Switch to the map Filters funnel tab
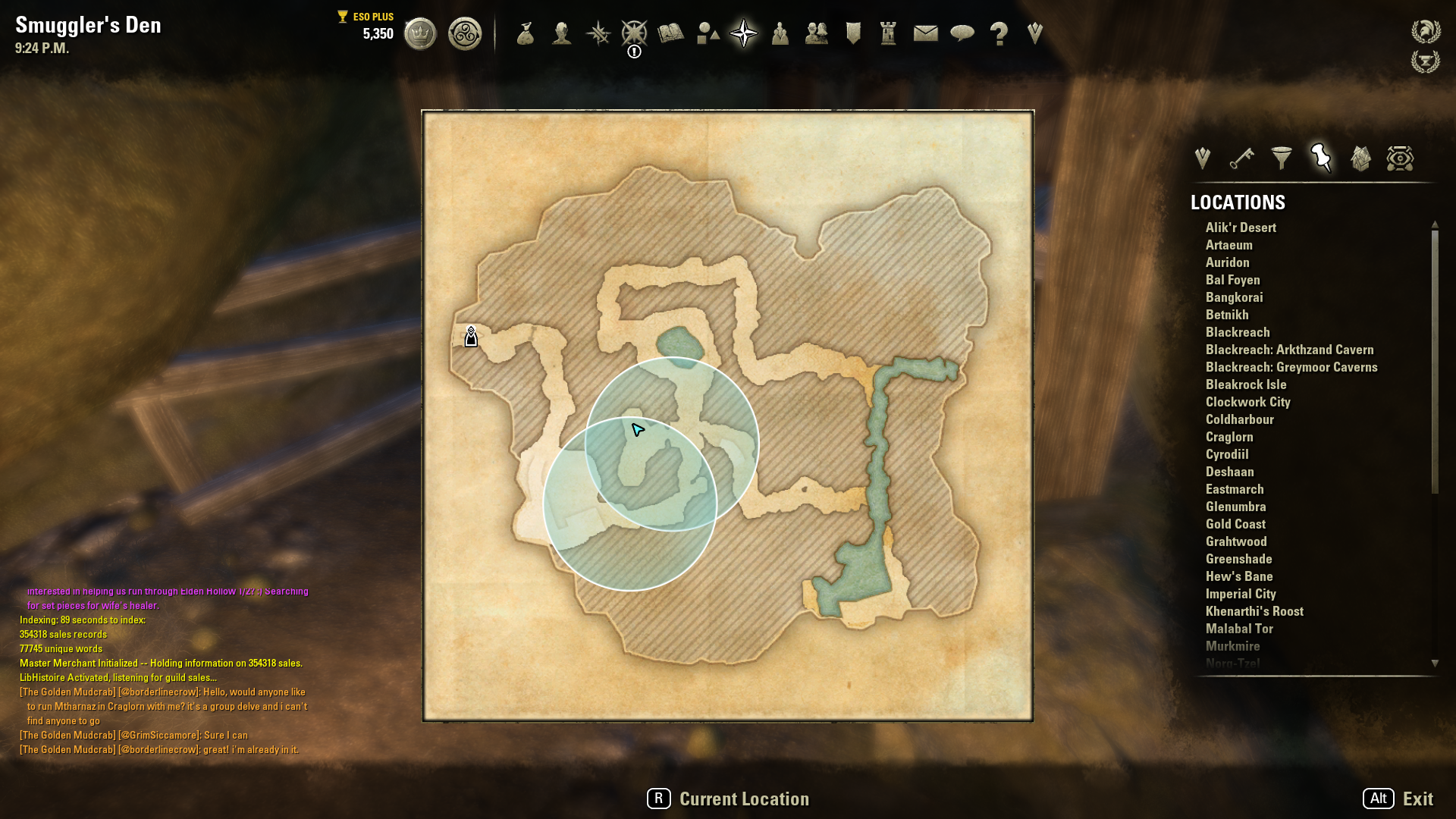Screen dimensions: 1456x819 (1282, 158)
